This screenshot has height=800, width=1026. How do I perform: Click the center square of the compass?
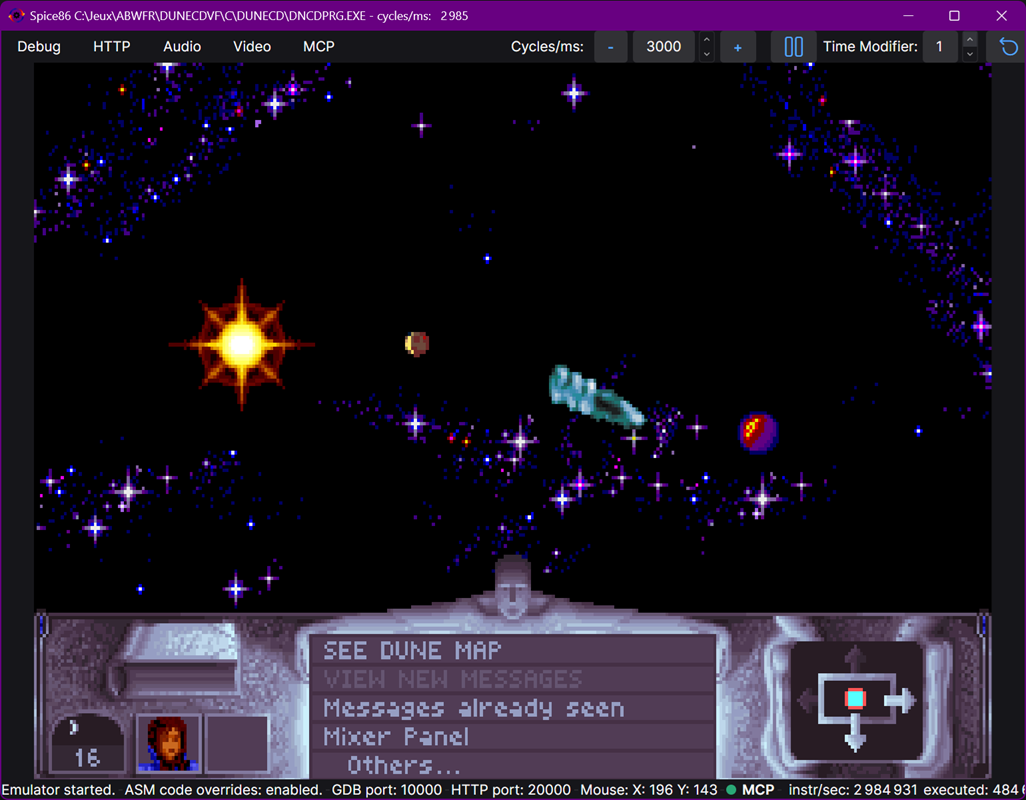pyautogui.click(x=855, y=699)
